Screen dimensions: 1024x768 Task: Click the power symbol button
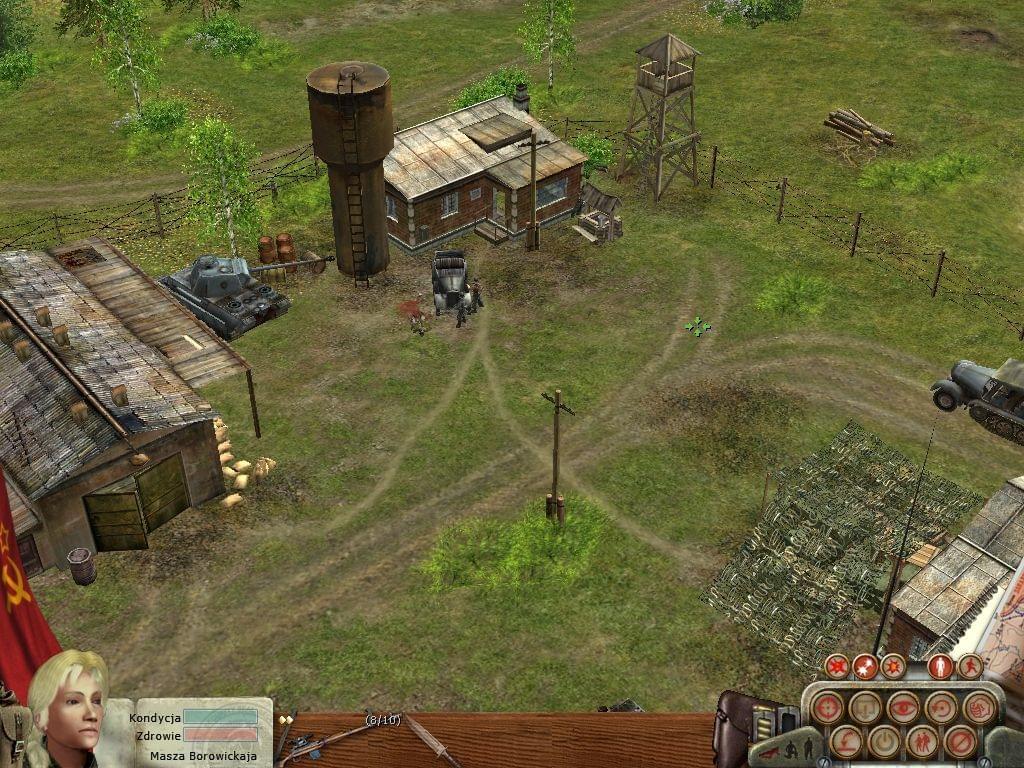884,741
